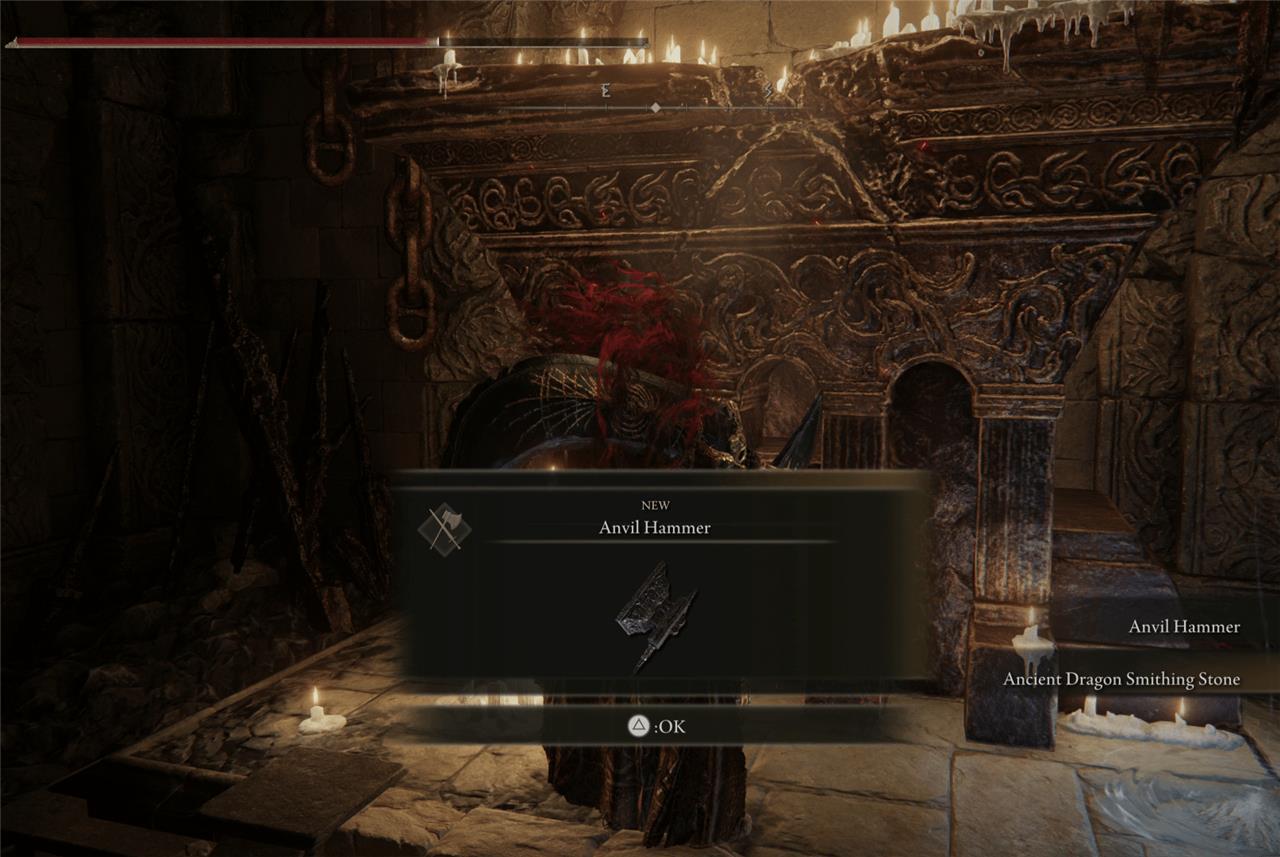
Task: Select the Anvil Hammer pickup log entry
Action: (x=1184, y=627)
